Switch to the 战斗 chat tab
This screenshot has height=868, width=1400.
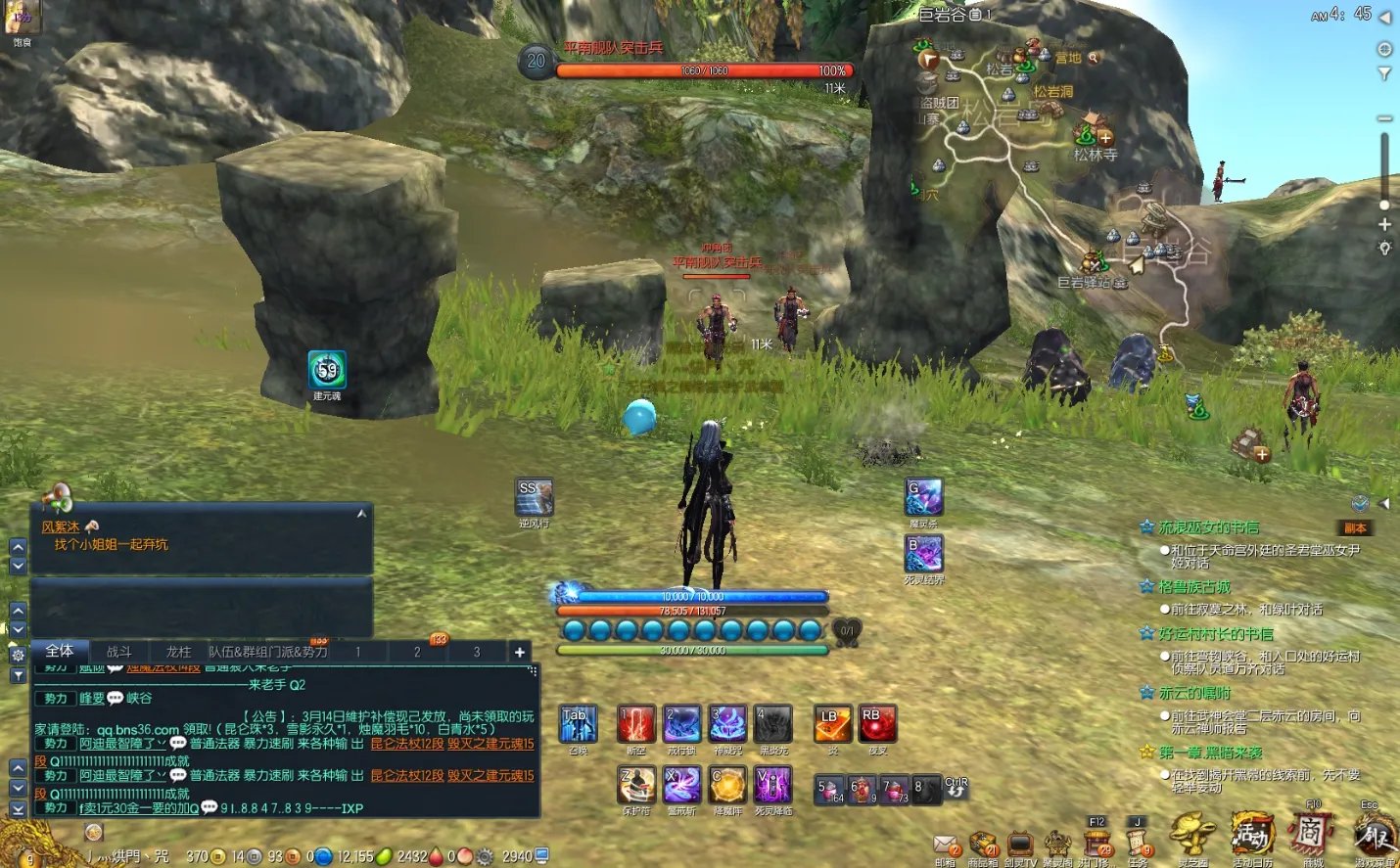tap(118, 652)
